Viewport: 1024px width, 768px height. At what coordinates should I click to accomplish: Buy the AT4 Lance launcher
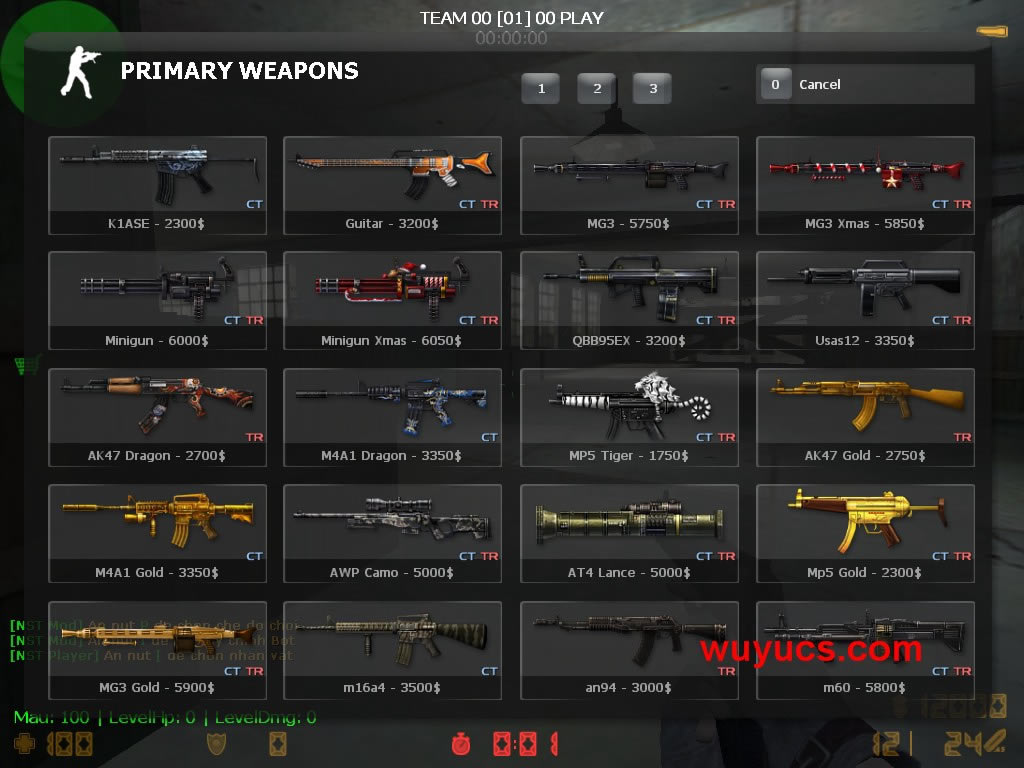[x=629, y=533]
